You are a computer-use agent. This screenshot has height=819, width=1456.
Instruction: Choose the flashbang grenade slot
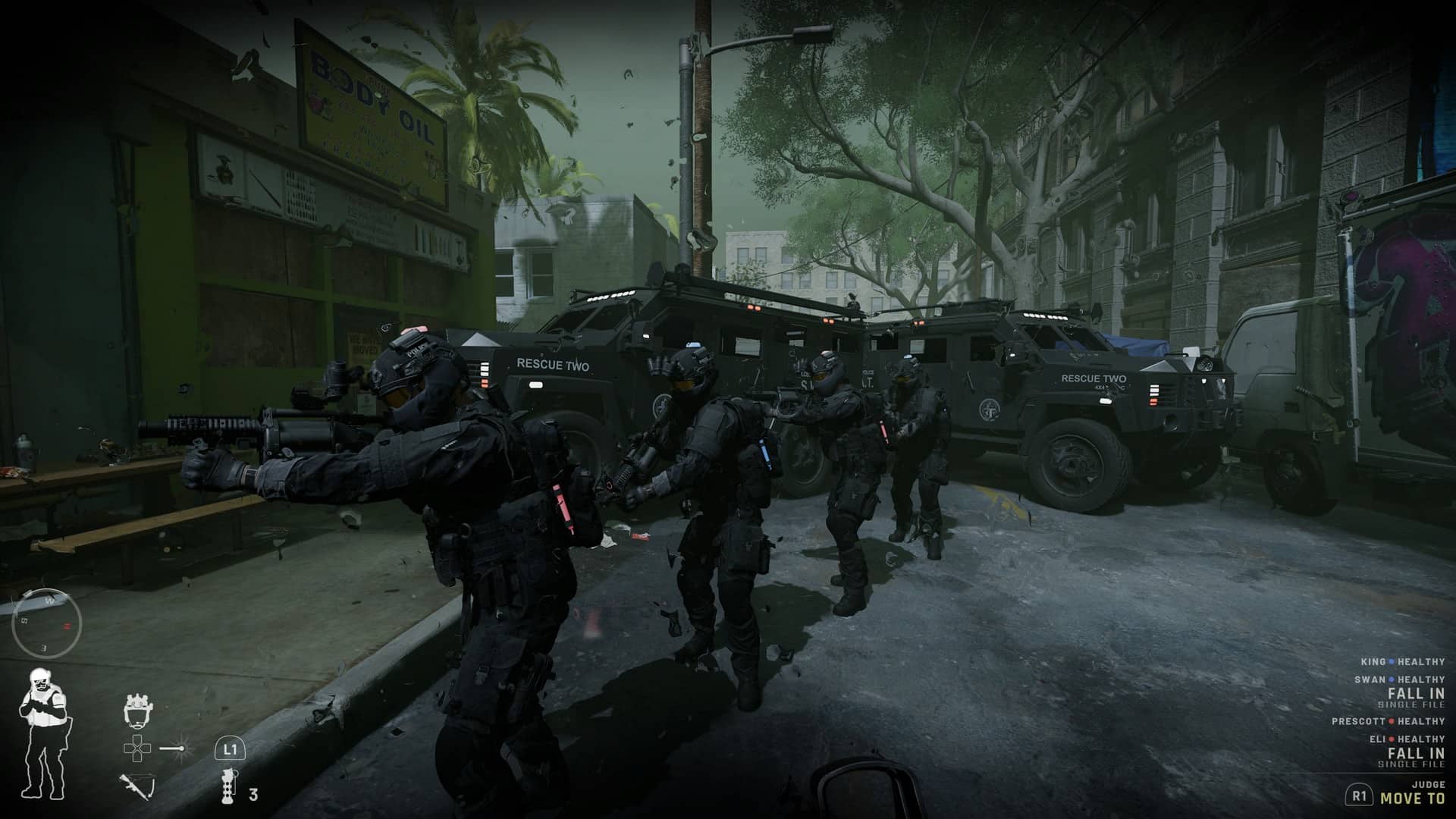click(227, 785)
